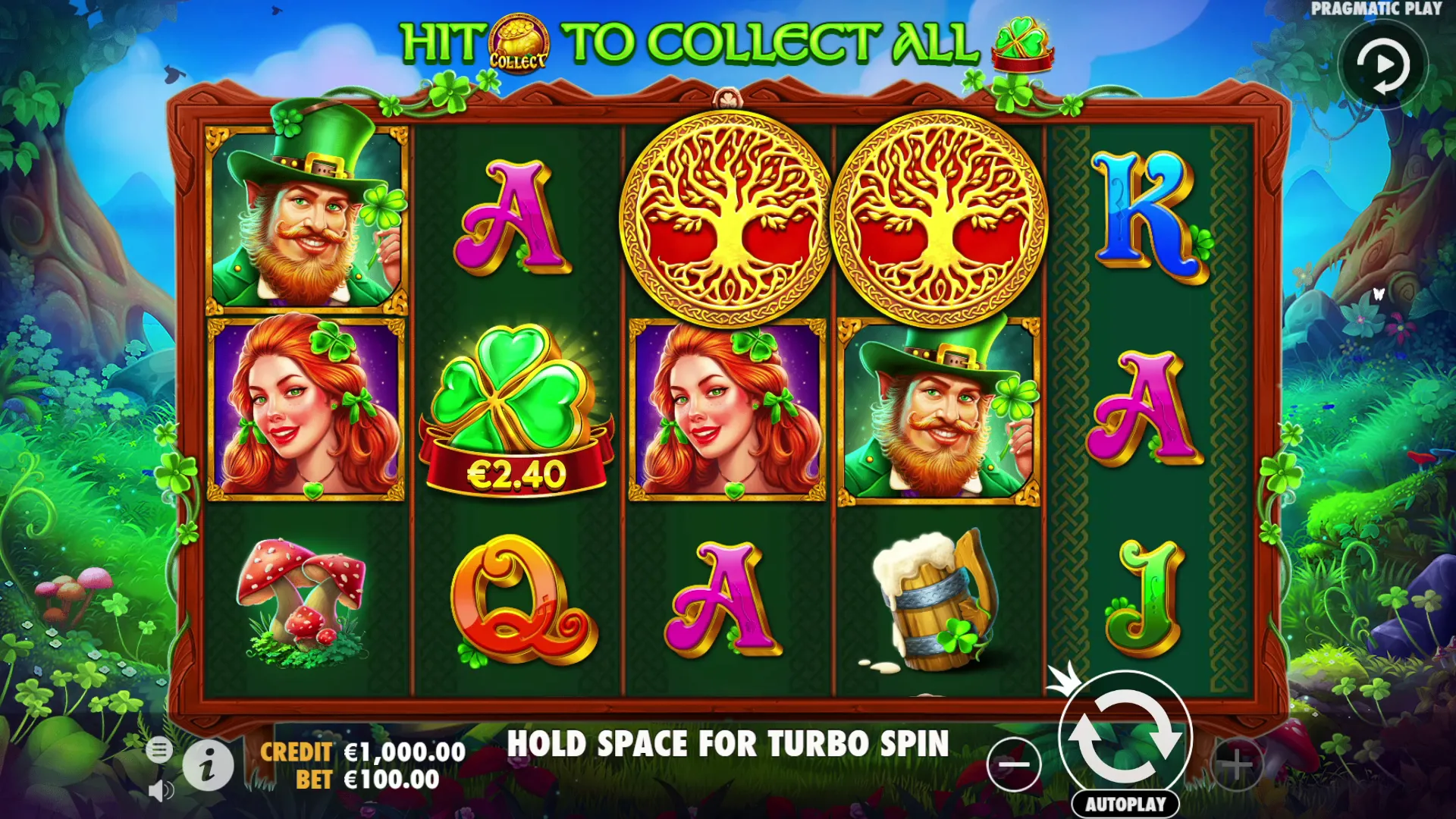This screenshot has height=819, width=1456.
Task: Increase the bet with the plus button
Action: 1237,764
